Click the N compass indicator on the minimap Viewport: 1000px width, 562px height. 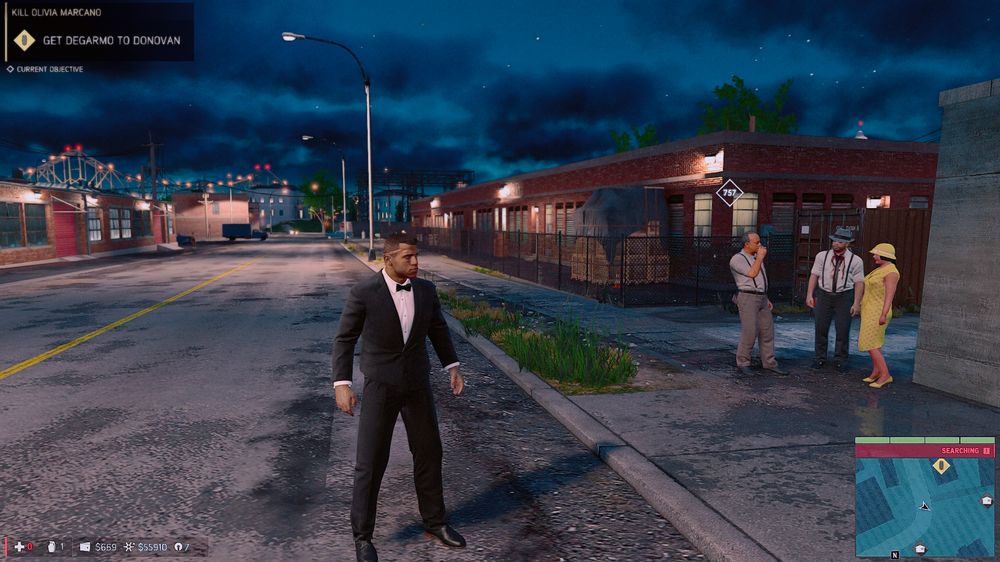pos(895,553)
